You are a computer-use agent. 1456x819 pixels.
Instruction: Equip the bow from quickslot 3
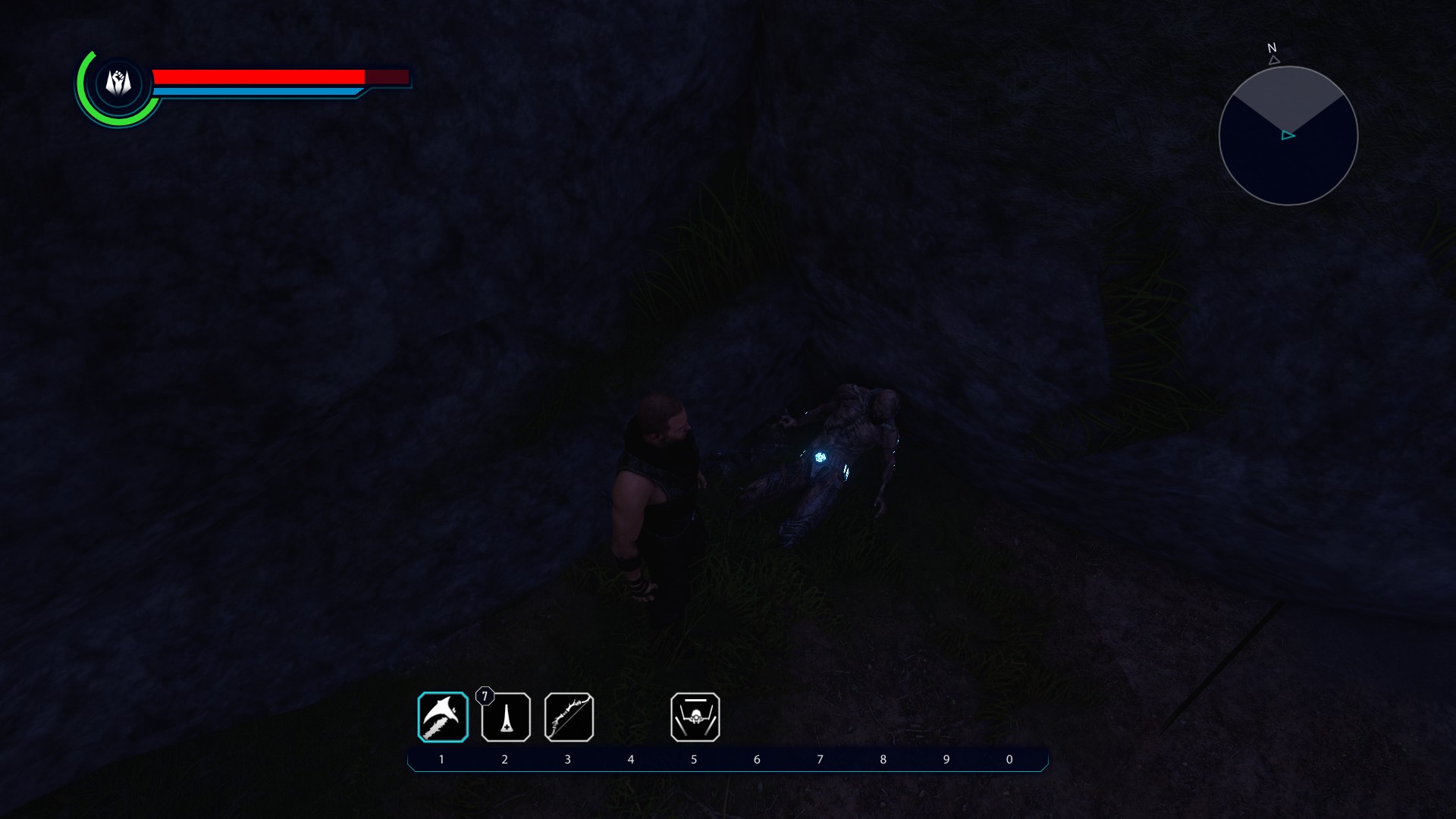[569, 717]
